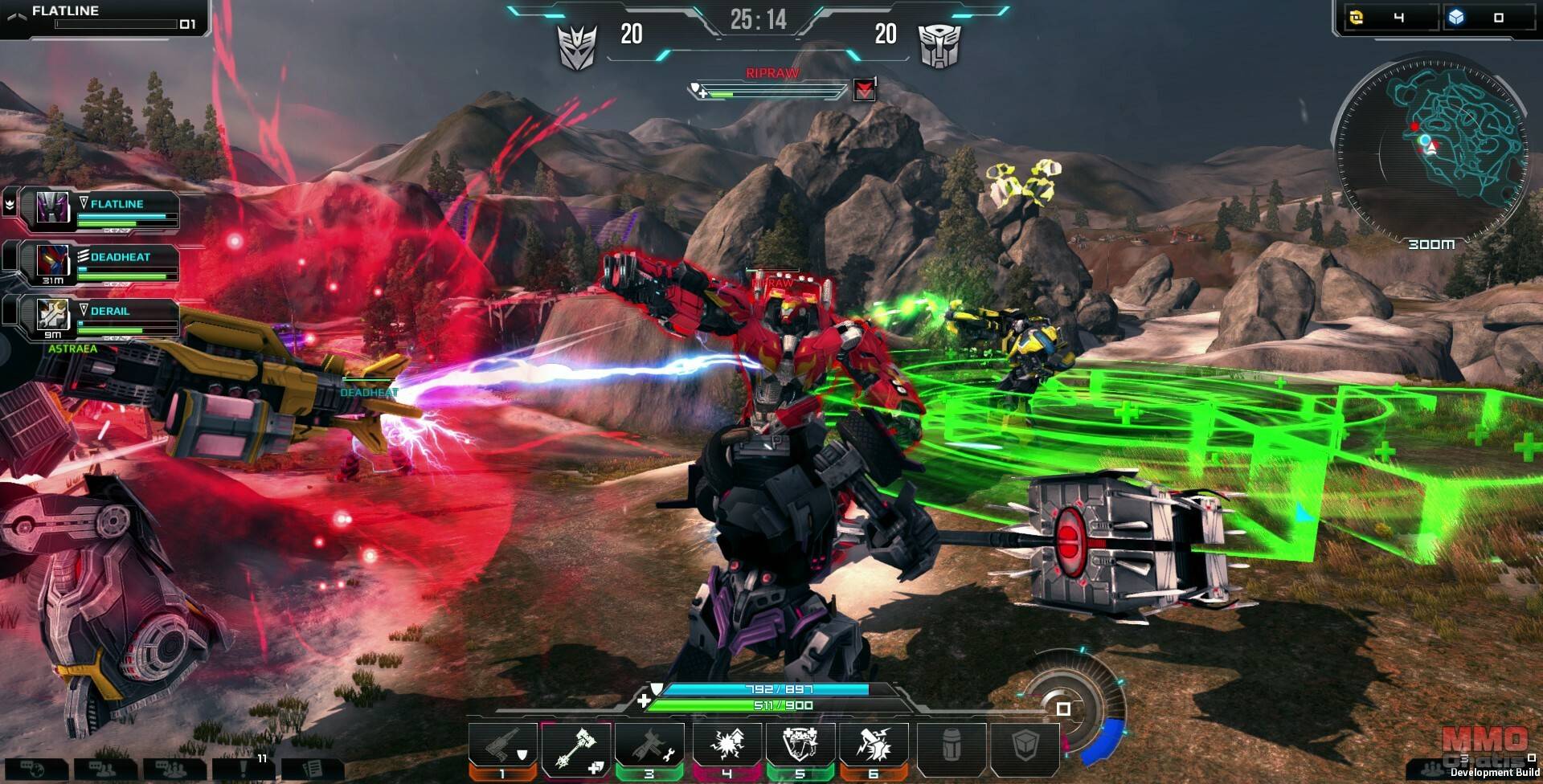The image size is (1543, 784).
Task: Click the enemy target Ripraw's marker icon
Action: 864,90
